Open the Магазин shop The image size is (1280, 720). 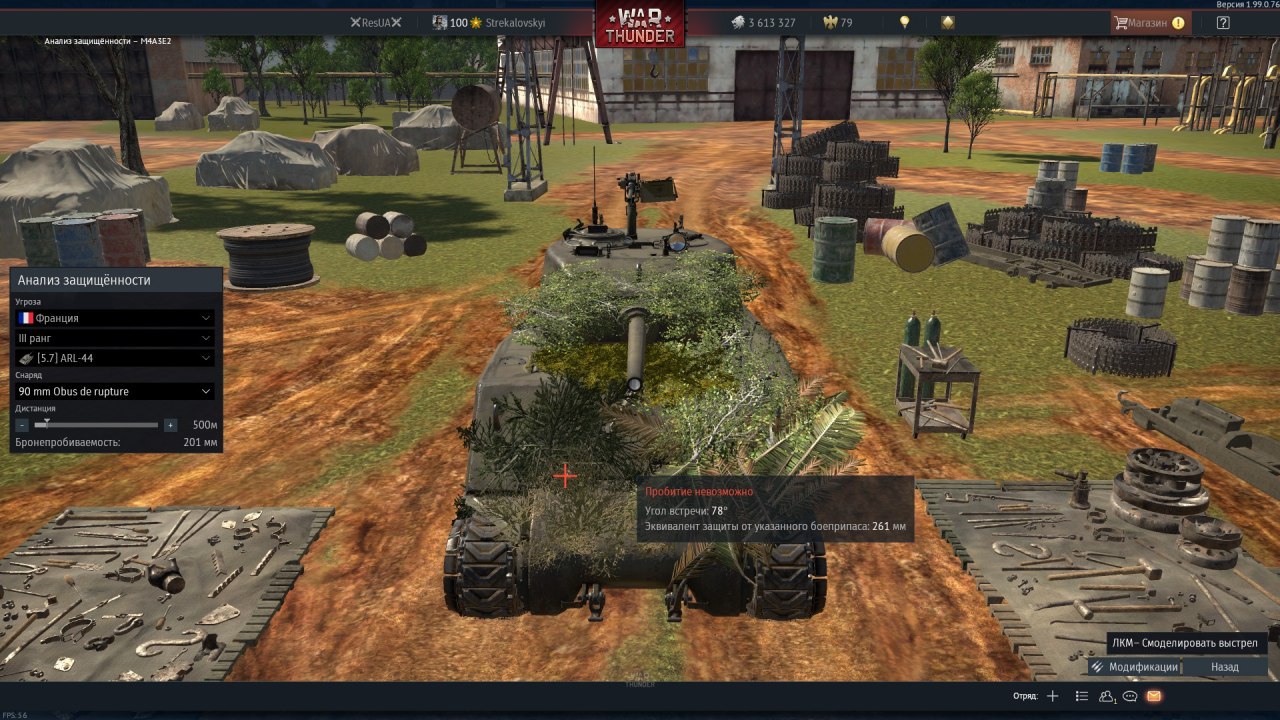(x=1150, y=22)
